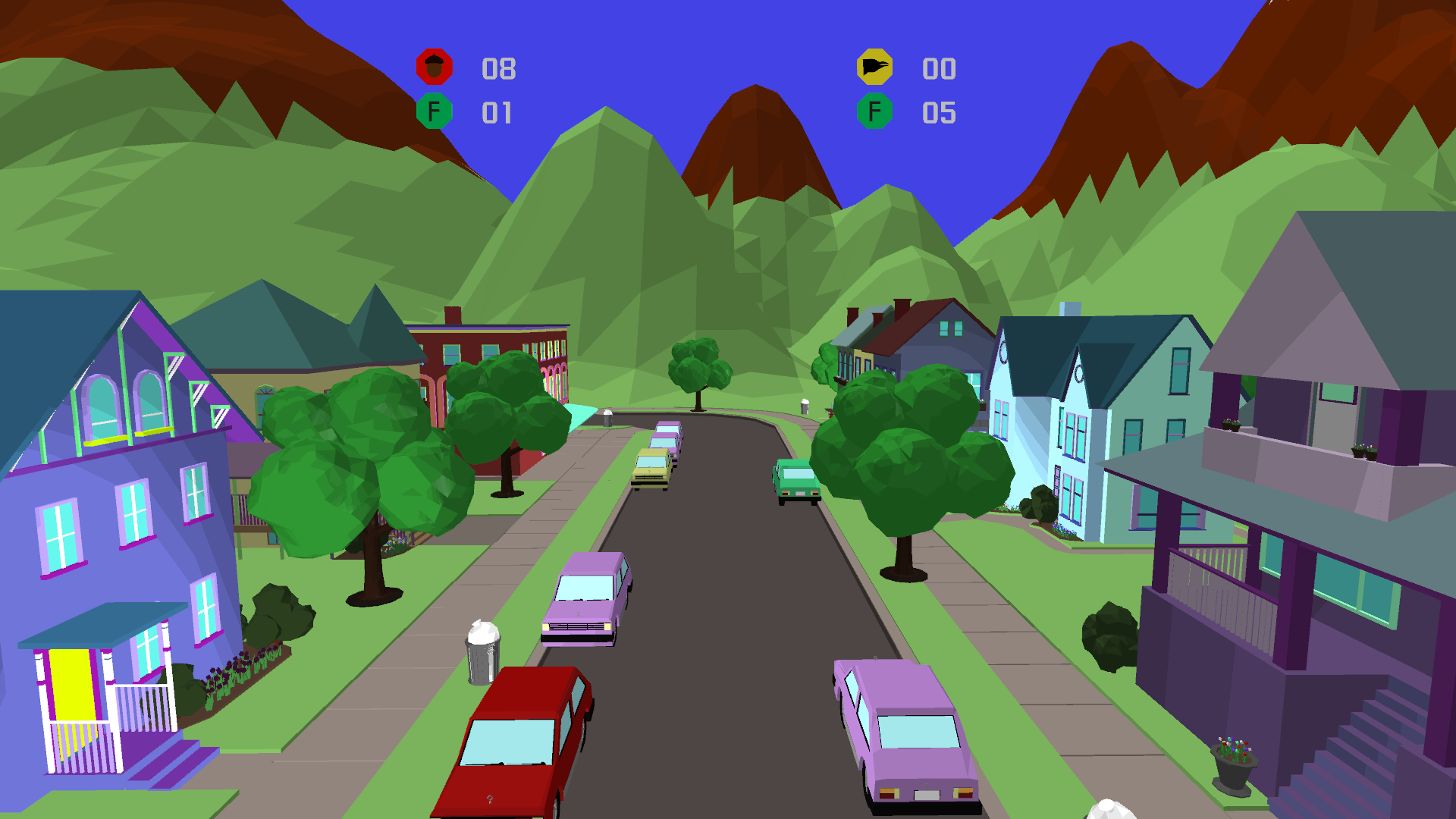The height and width of the screenshot is (819, 1456).
Task: Select the green F icon below the crow
Action: click(874, 111)
